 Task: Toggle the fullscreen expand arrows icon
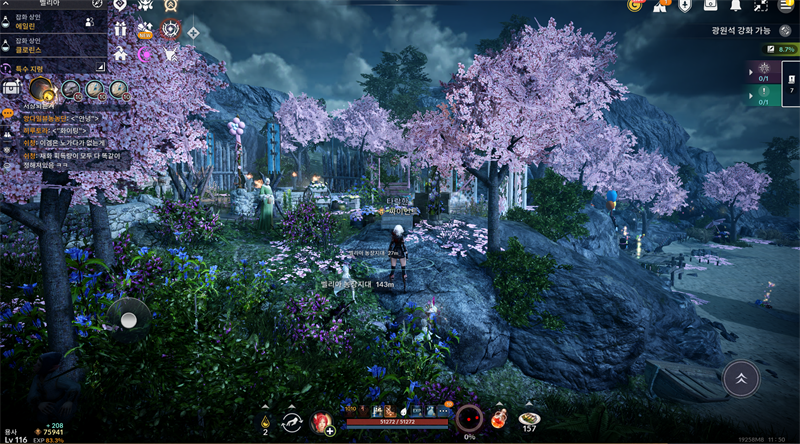point(762,6)
